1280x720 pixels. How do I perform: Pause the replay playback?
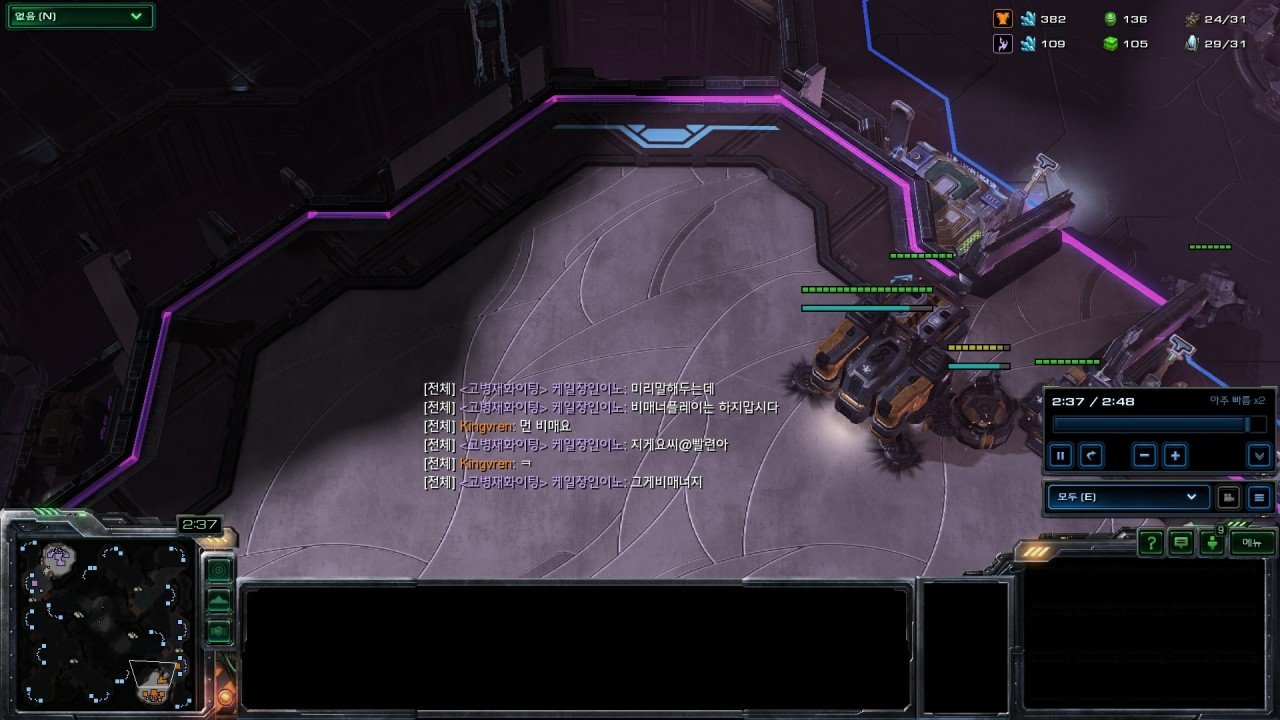point(1061,456)
